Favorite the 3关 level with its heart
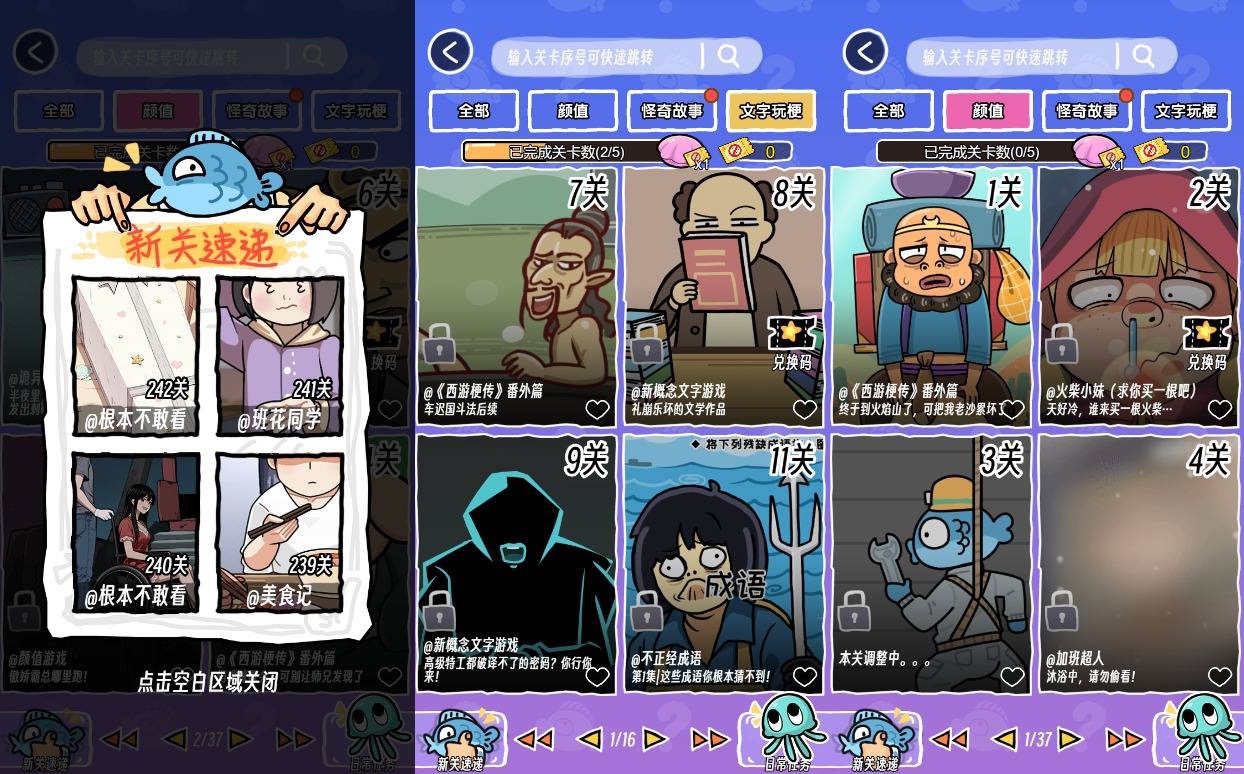 [1012, 677]
